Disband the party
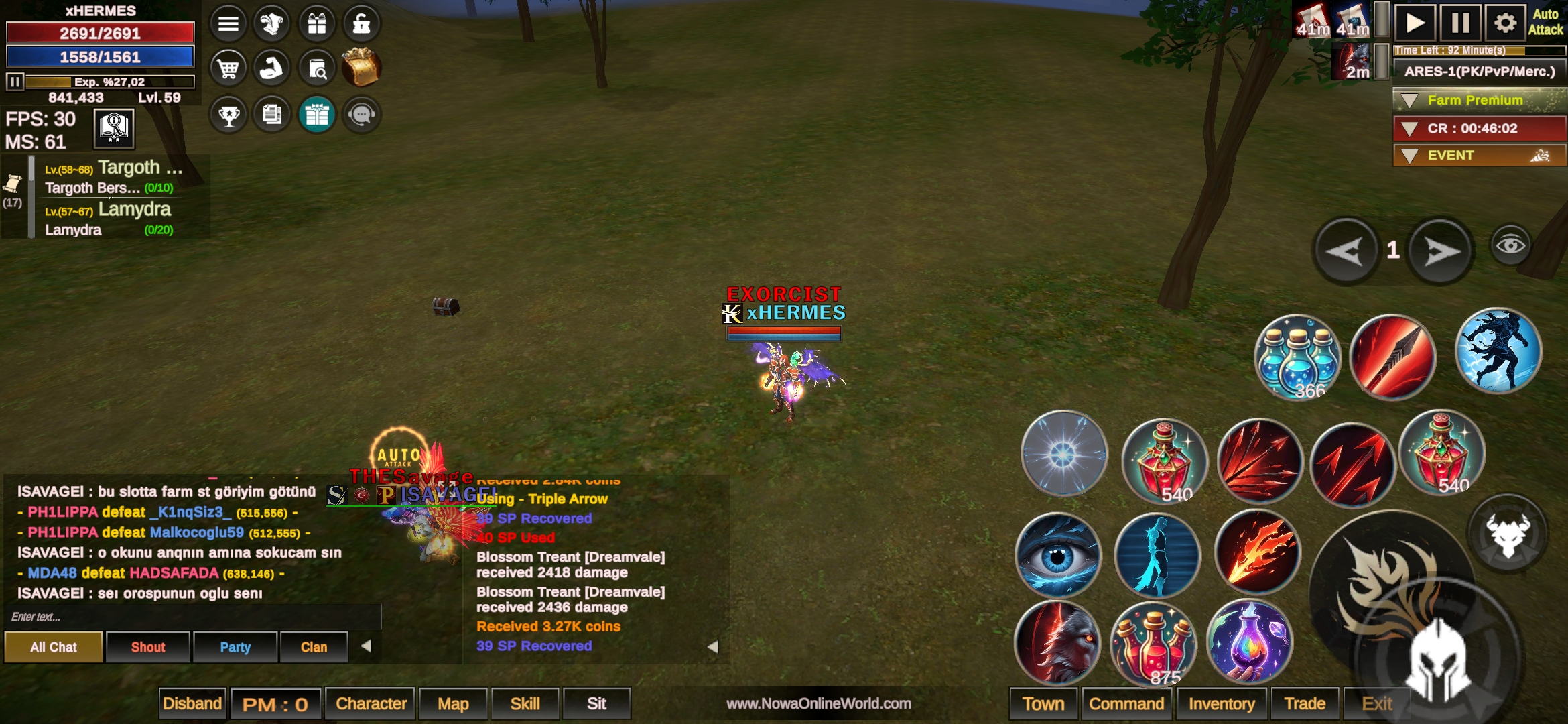The height and width of the screenshot is (724, 1568). (x=192, y=704)
